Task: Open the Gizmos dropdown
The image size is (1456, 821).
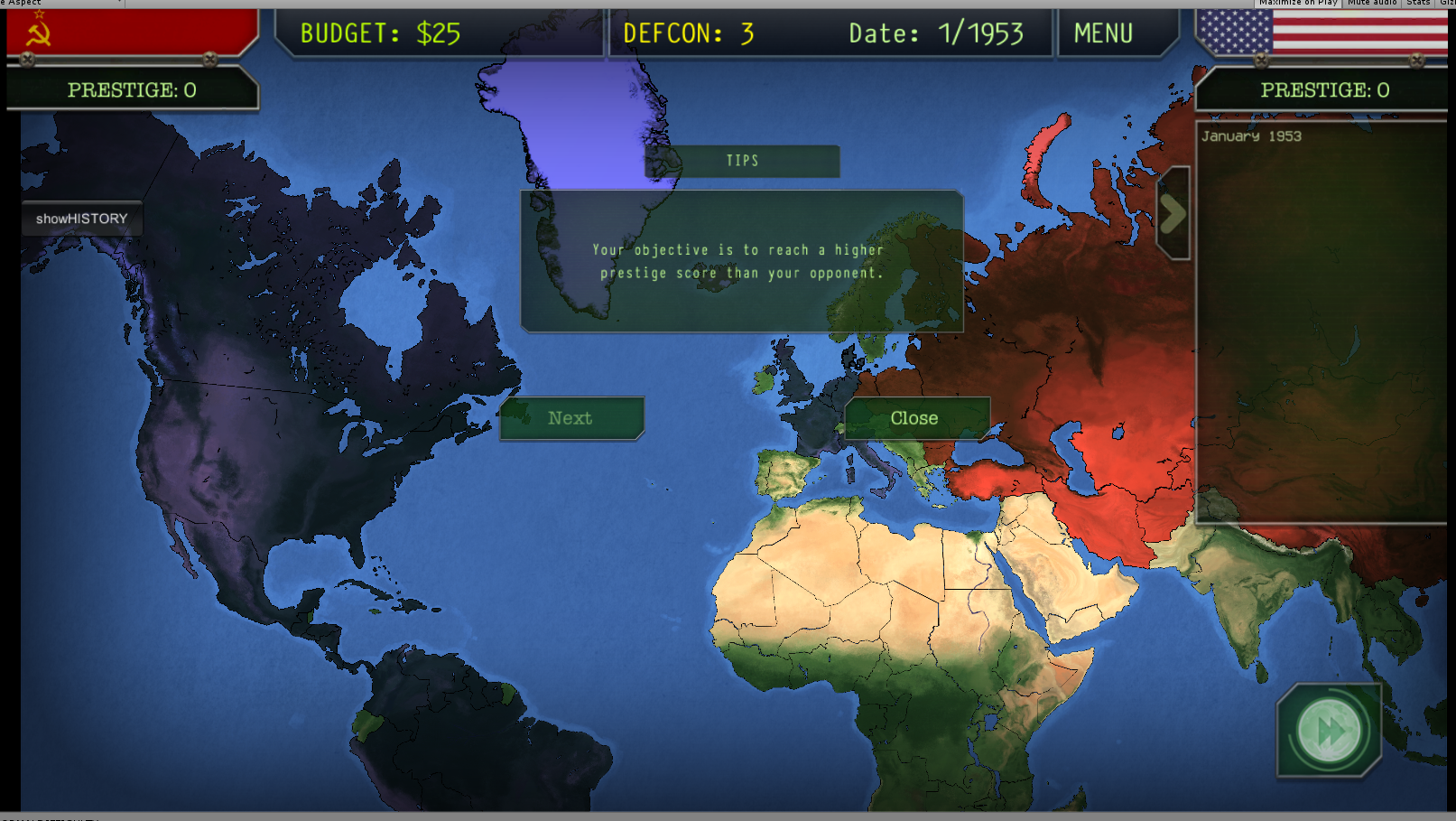Action: click(x=1446, y=3)
